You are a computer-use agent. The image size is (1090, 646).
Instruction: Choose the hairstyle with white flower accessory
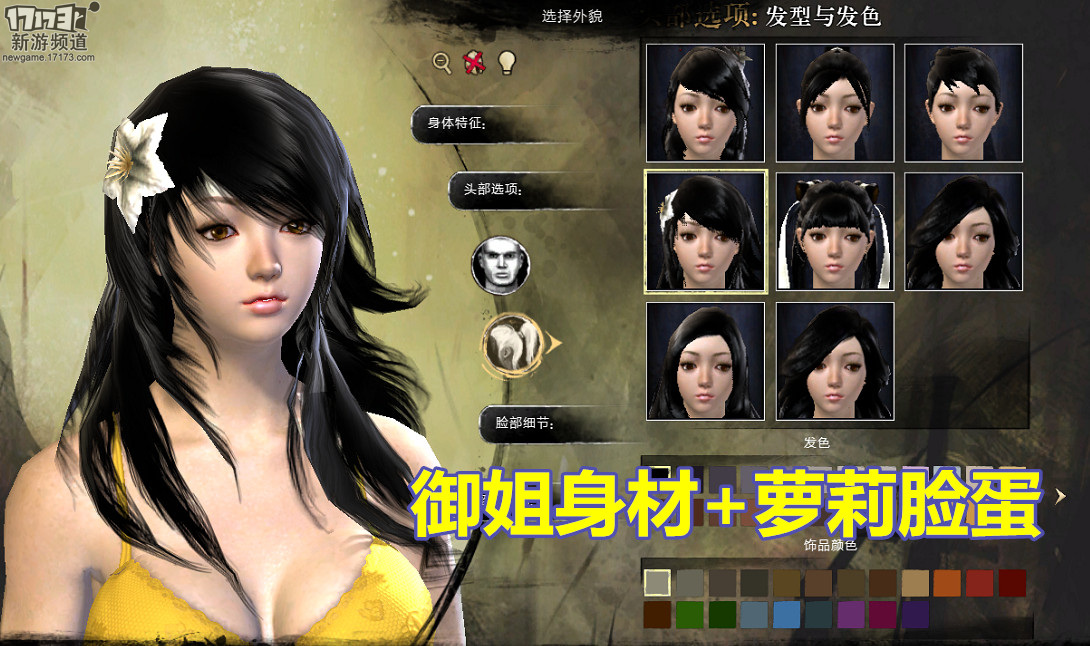pos(705,231)
